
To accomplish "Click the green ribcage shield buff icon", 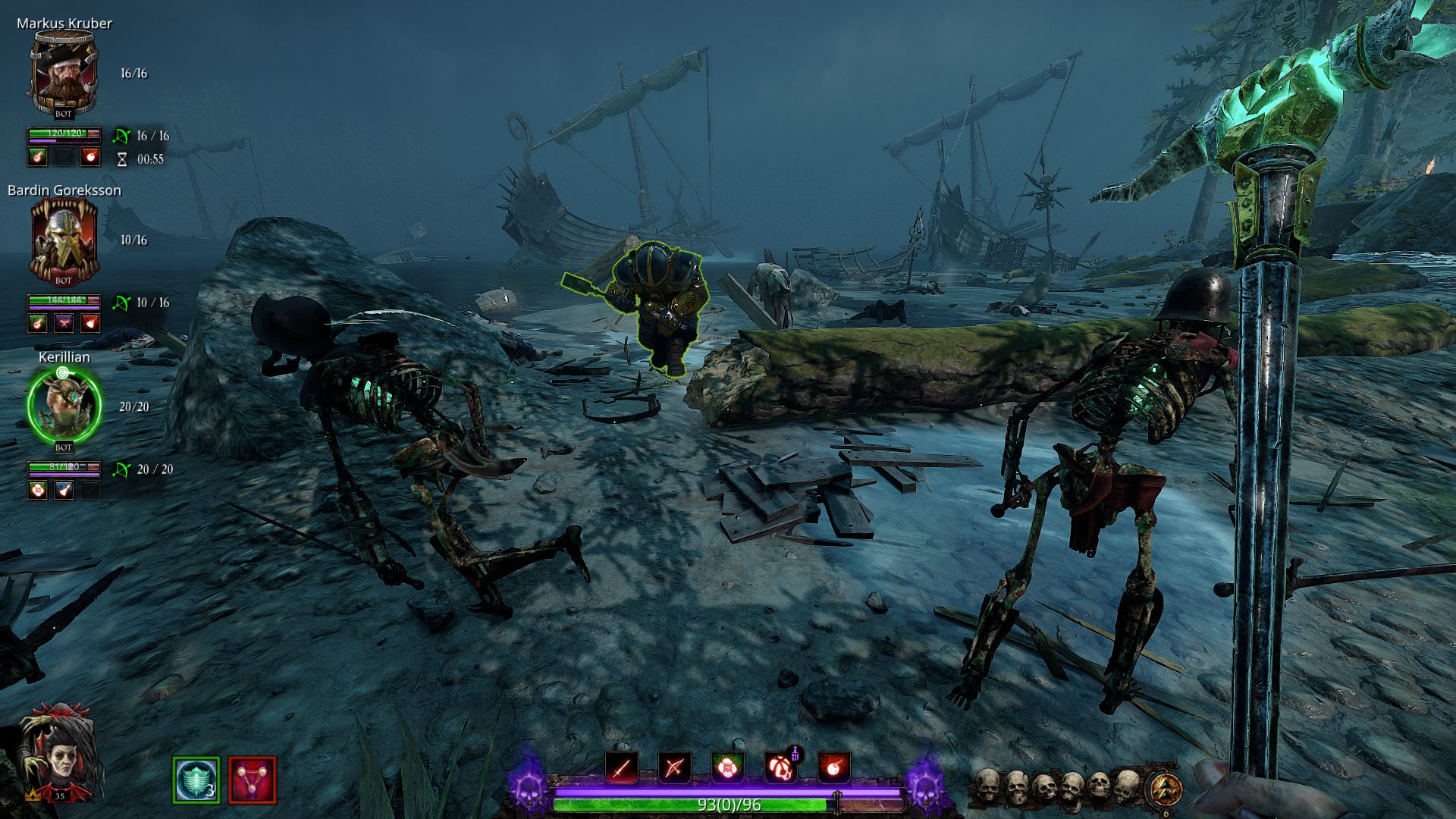I will pyautogui.click(x=196, y=780).
